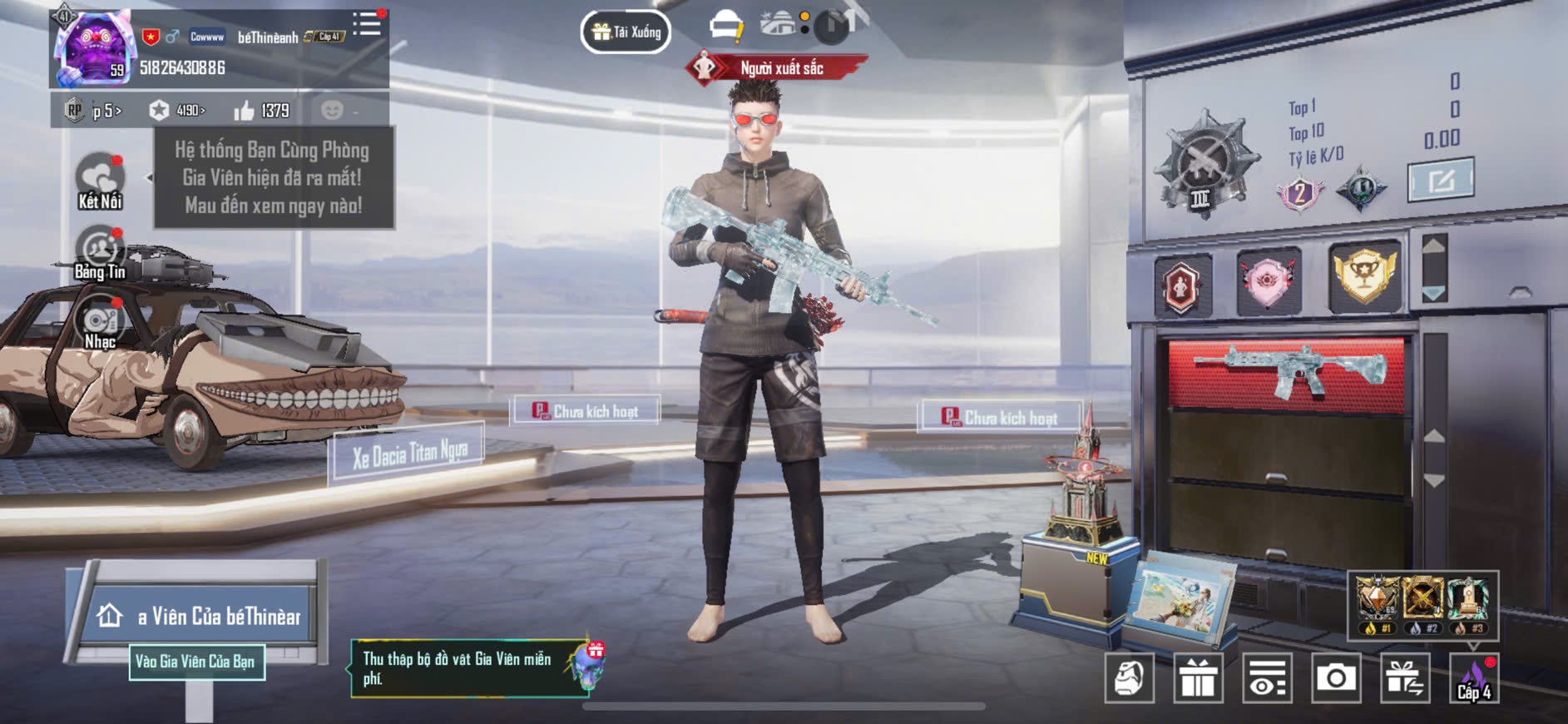
Task: Open the camera screenshot button
Action: click(1335, 678)
